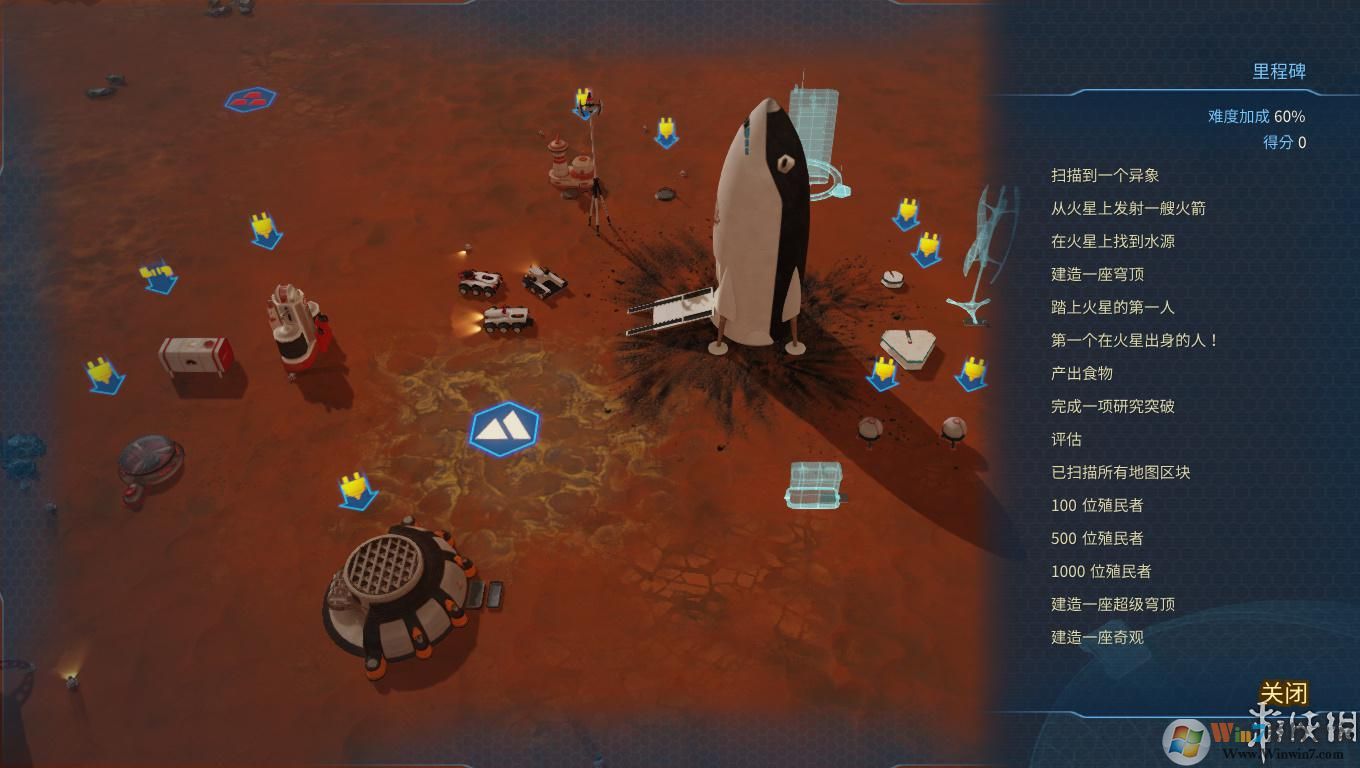Click a yellow power connector marker on terrain
The width and height of the screenshot is (1360, 768).
click(x=264, y=230)
